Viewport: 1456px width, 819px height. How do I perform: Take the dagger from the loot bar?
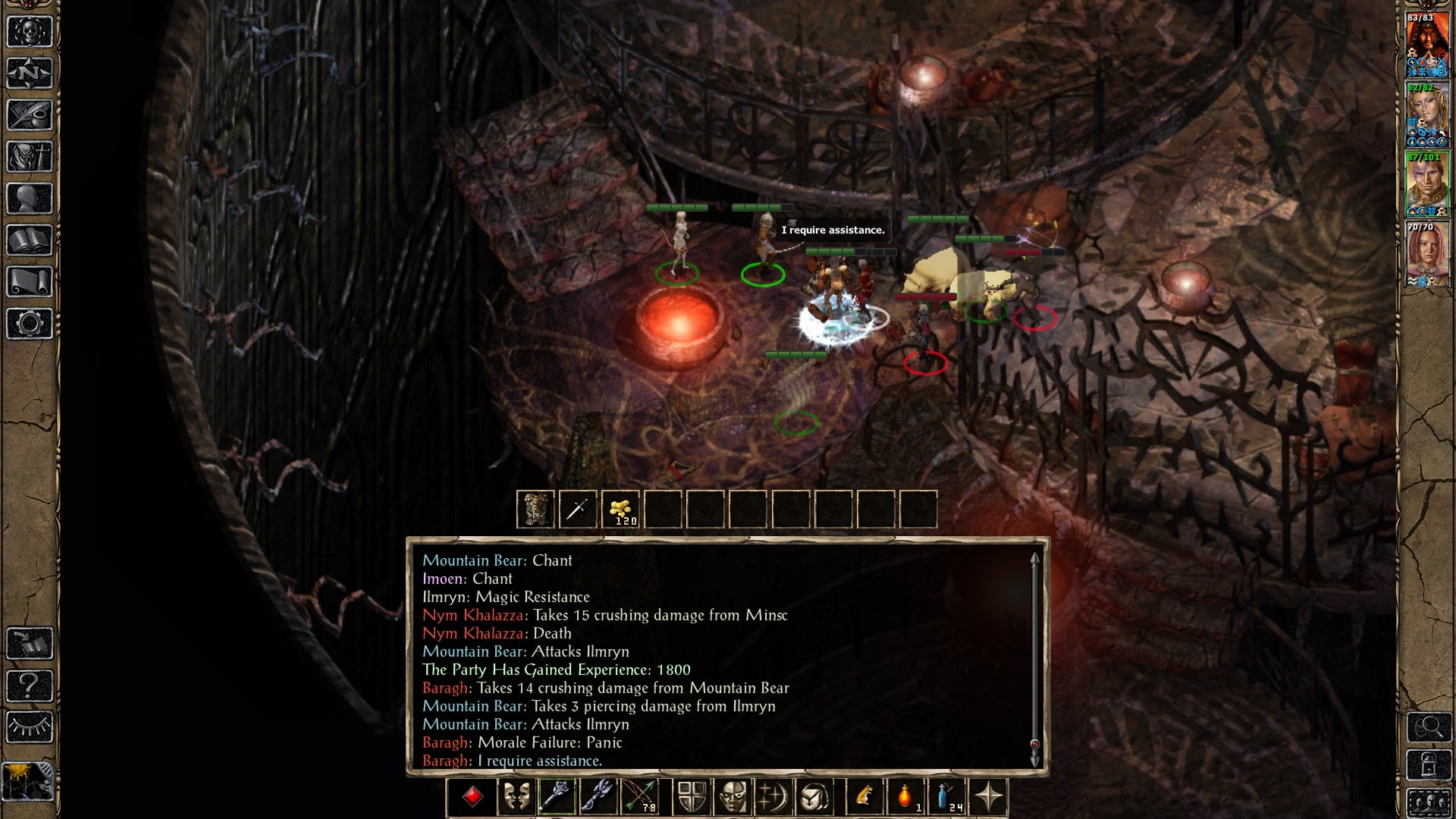[x=578, y=509]
